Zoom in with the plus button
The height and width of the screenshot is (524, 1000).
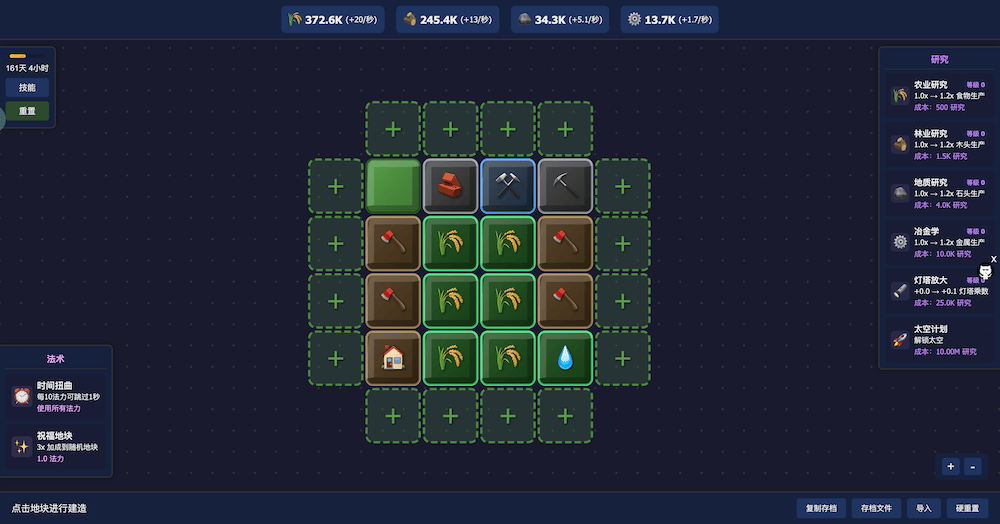tap(950, 466)
